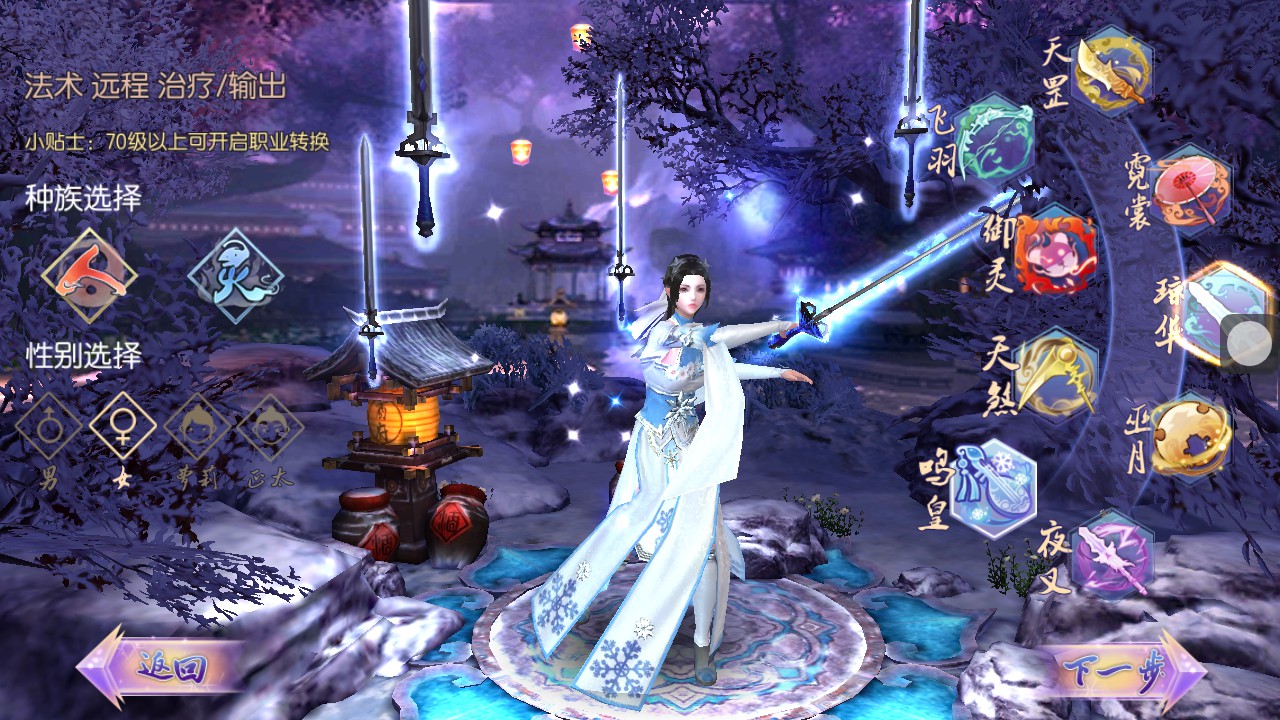
Task: Select the 飞羽 bow class icon
Action: pyautogui.click(x=994, y=138)
